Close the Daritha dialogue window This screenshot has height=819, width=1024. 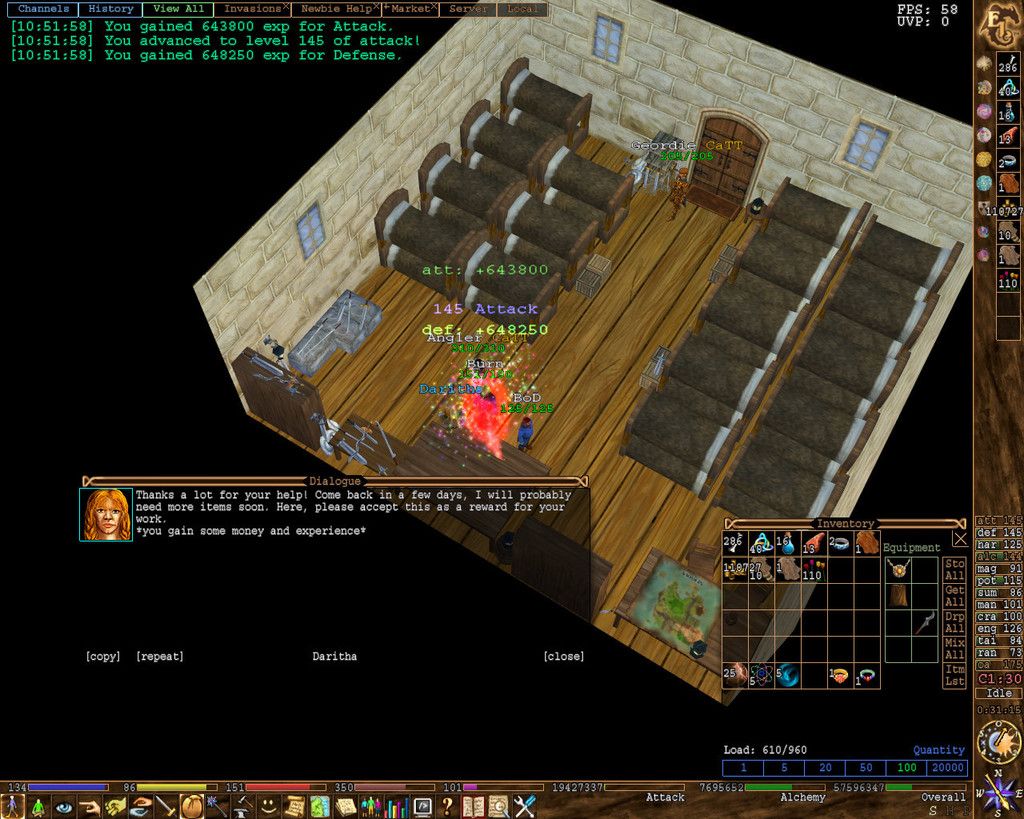click(x=563, y=656)
